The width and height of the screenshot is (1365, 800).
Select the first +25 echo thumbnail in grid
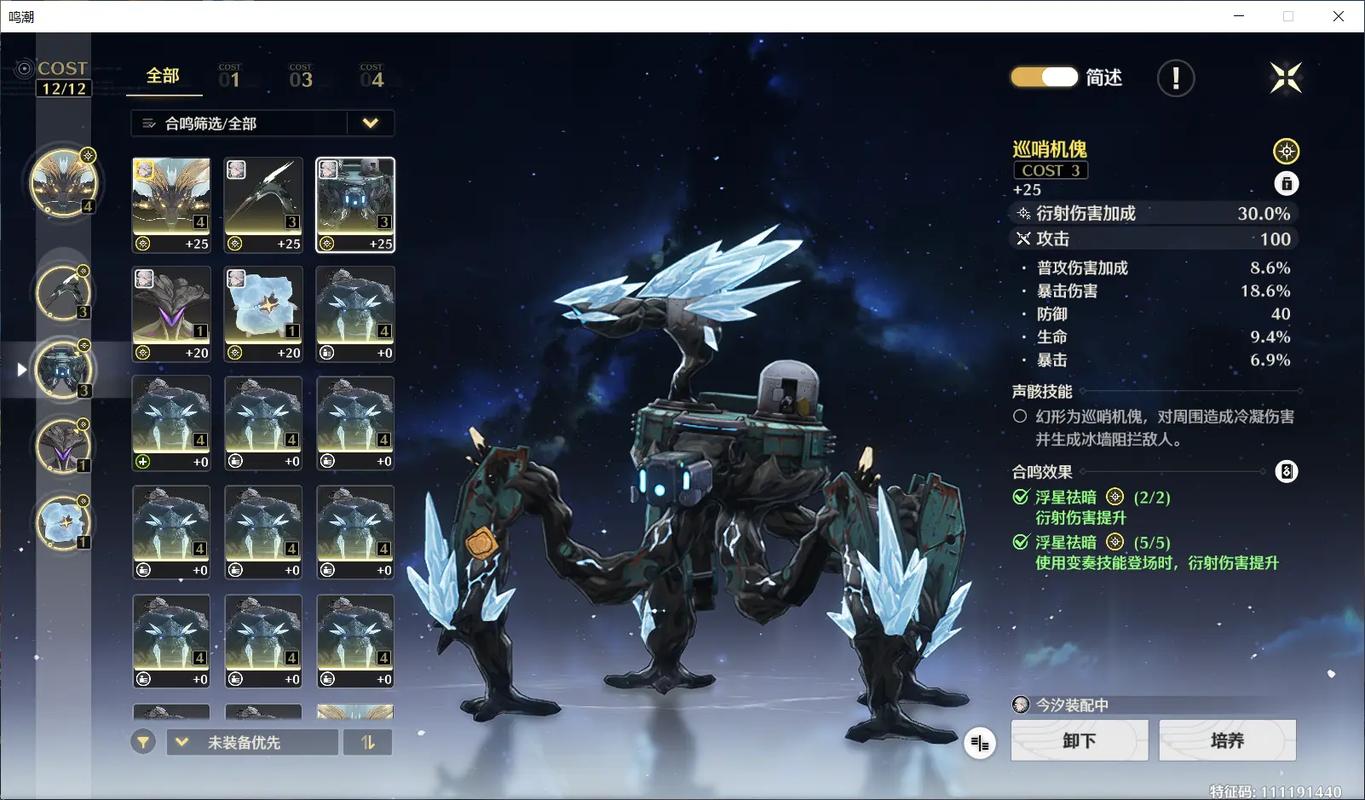(170, 204)
